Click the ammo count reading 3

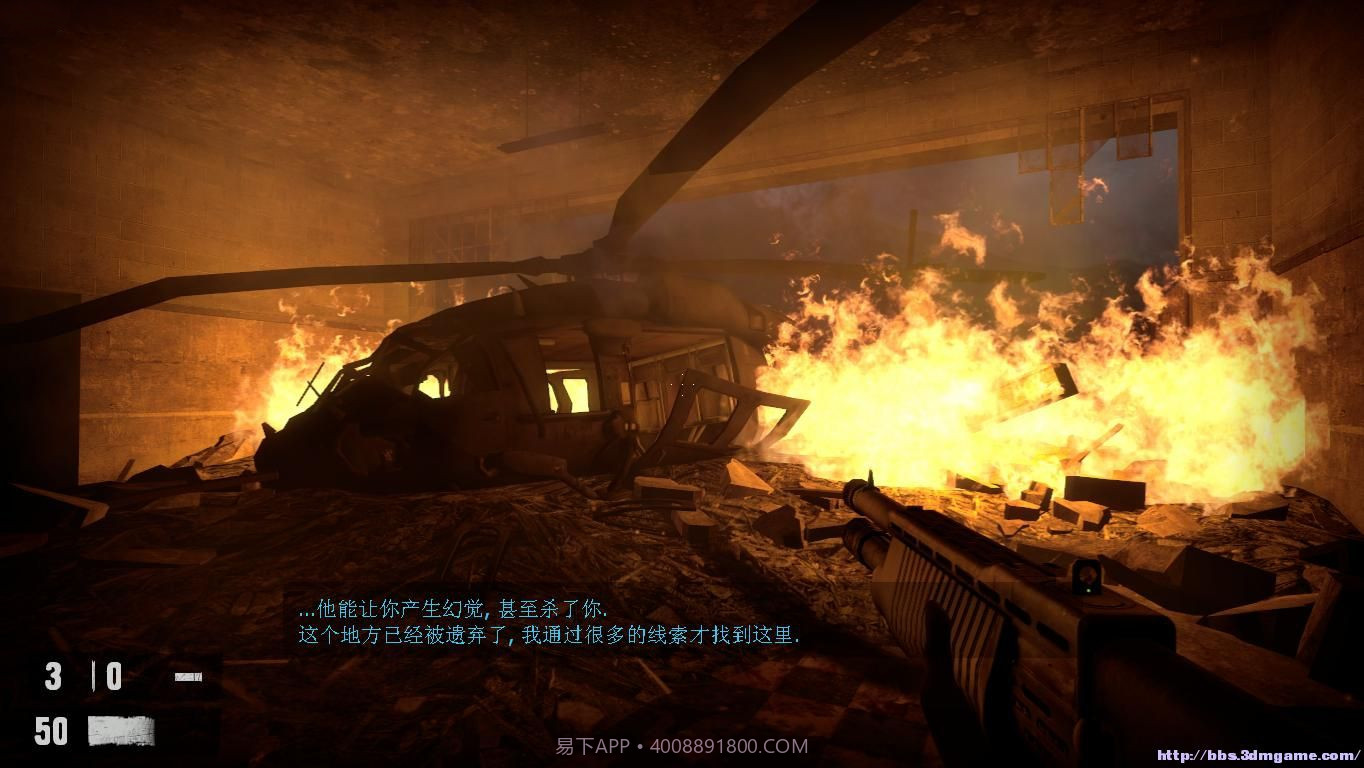pos(53,675)
